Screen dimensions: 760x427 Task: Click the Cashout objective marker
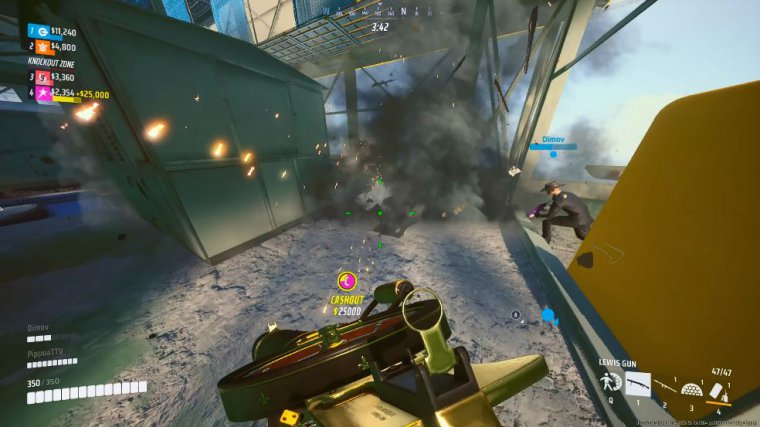(347, 281)
